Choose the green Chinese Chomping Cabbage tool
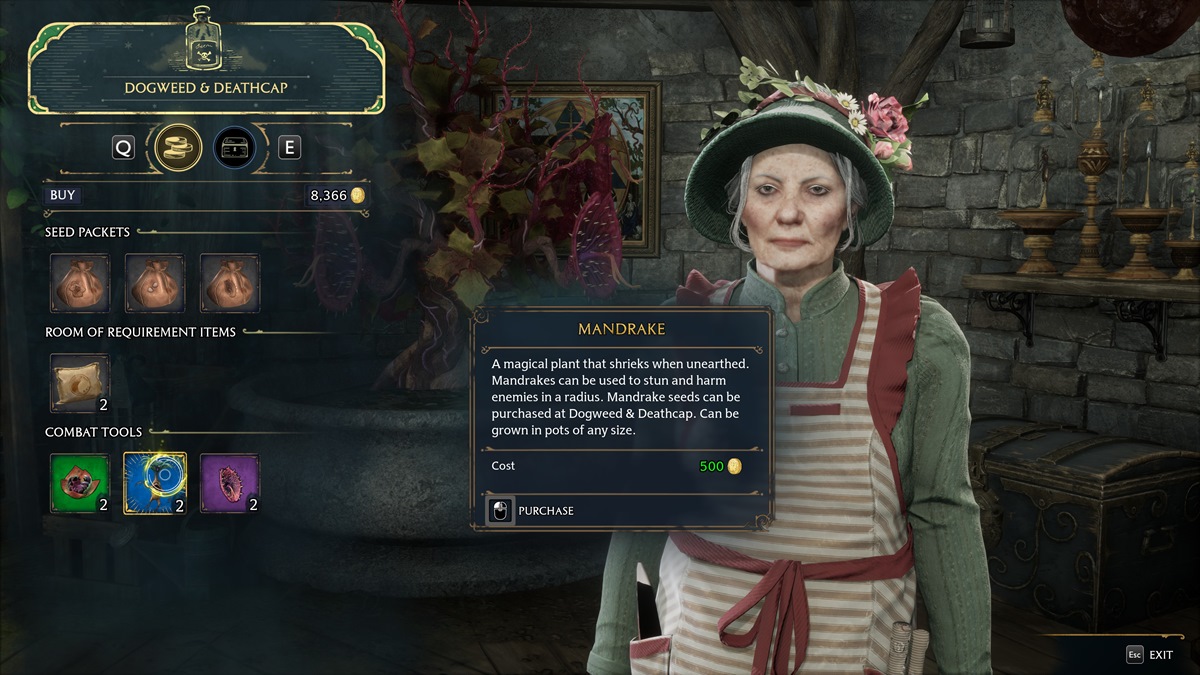This screenshot has width=1200, height=675. click(x=80, y=483)
